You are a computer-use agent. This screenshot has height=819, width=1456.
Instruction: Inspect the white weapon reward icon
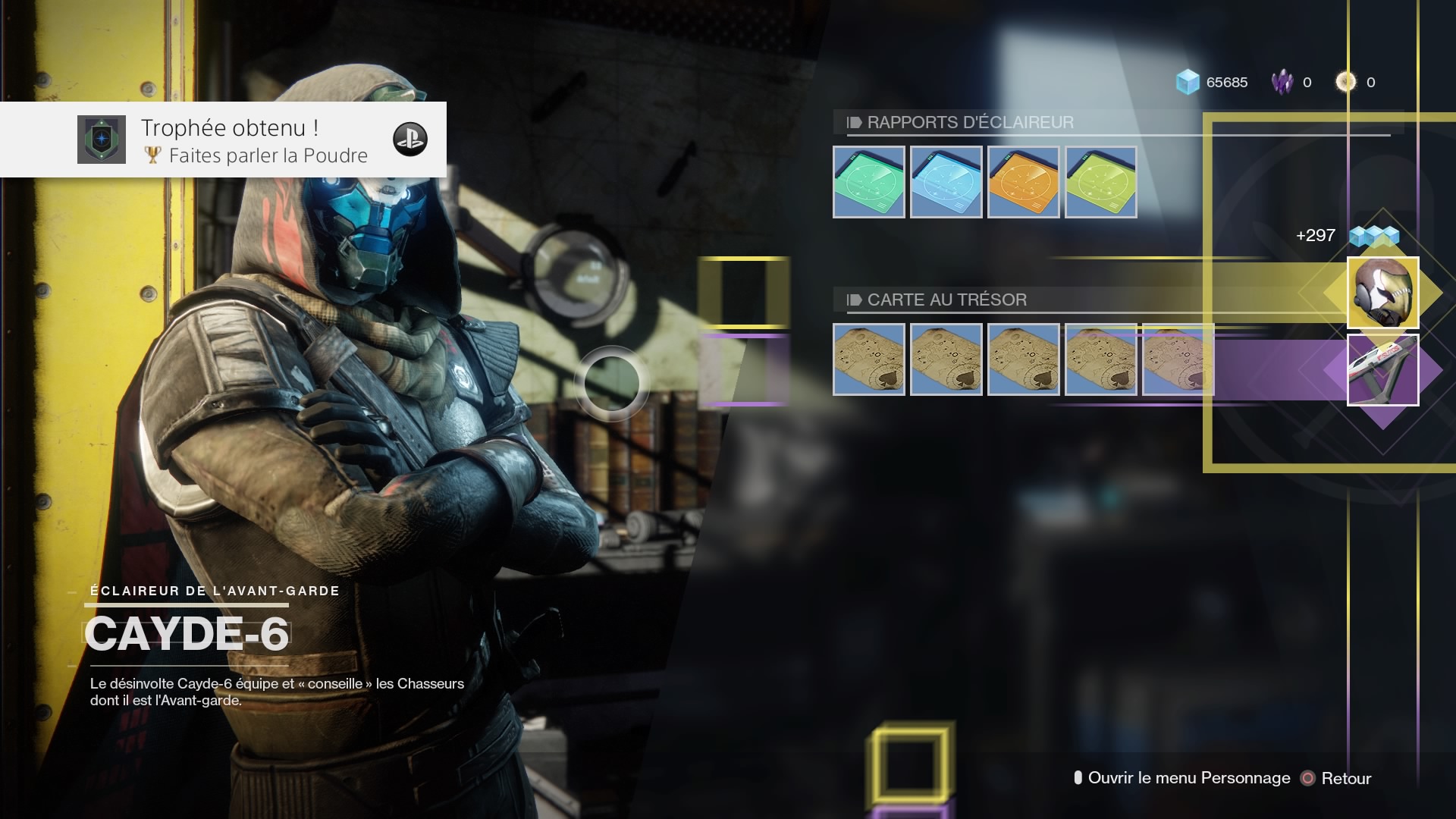[1382, 370]
